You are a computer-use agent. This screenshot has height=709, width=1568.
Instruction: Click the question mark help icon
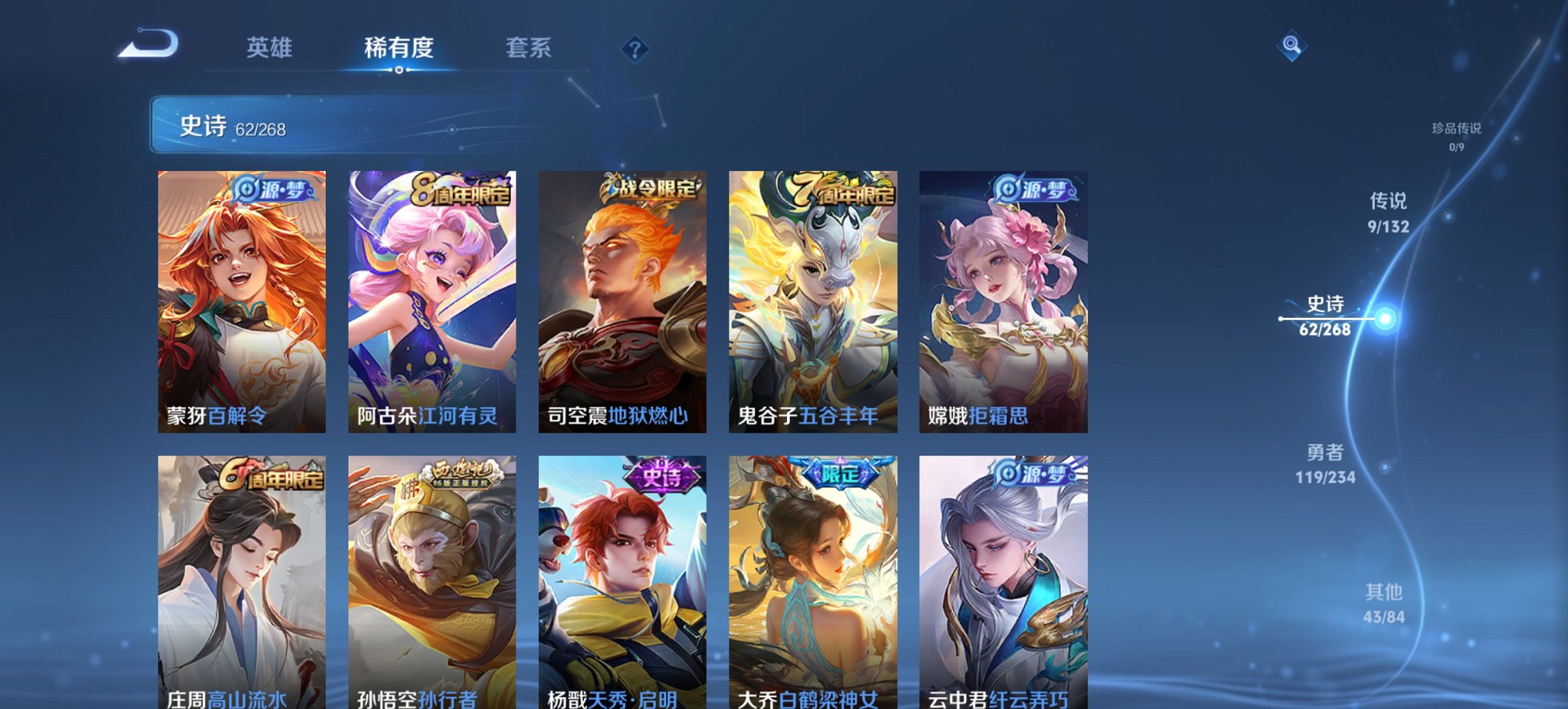(x=635, y=48)
